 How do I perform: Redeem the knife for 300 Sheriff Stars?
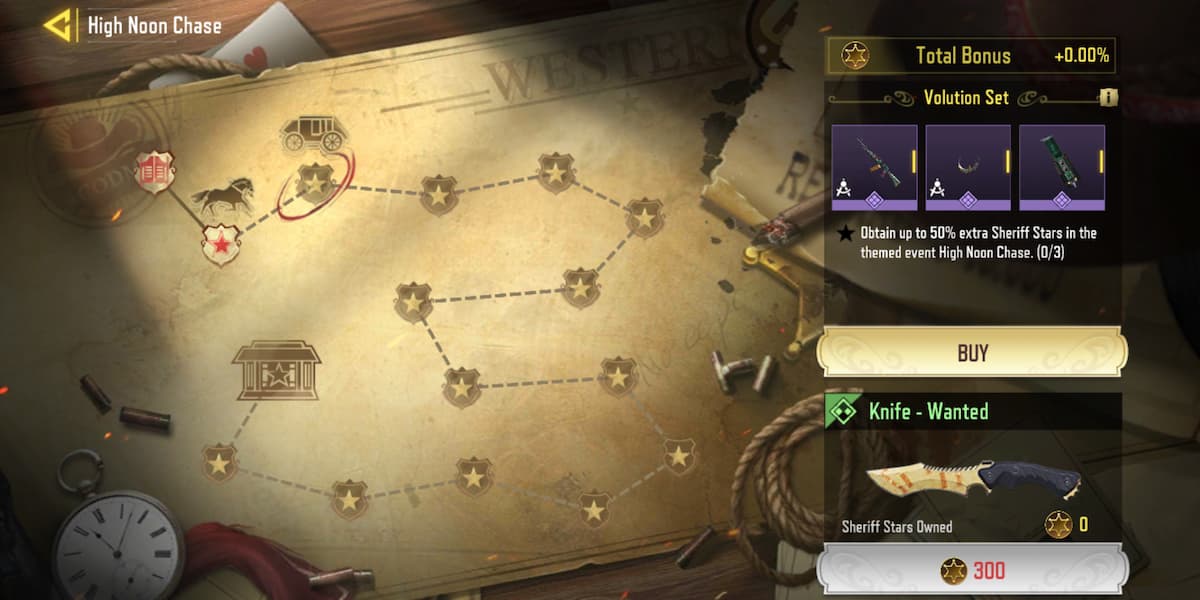pyautogui.click(x=972, y=571)
